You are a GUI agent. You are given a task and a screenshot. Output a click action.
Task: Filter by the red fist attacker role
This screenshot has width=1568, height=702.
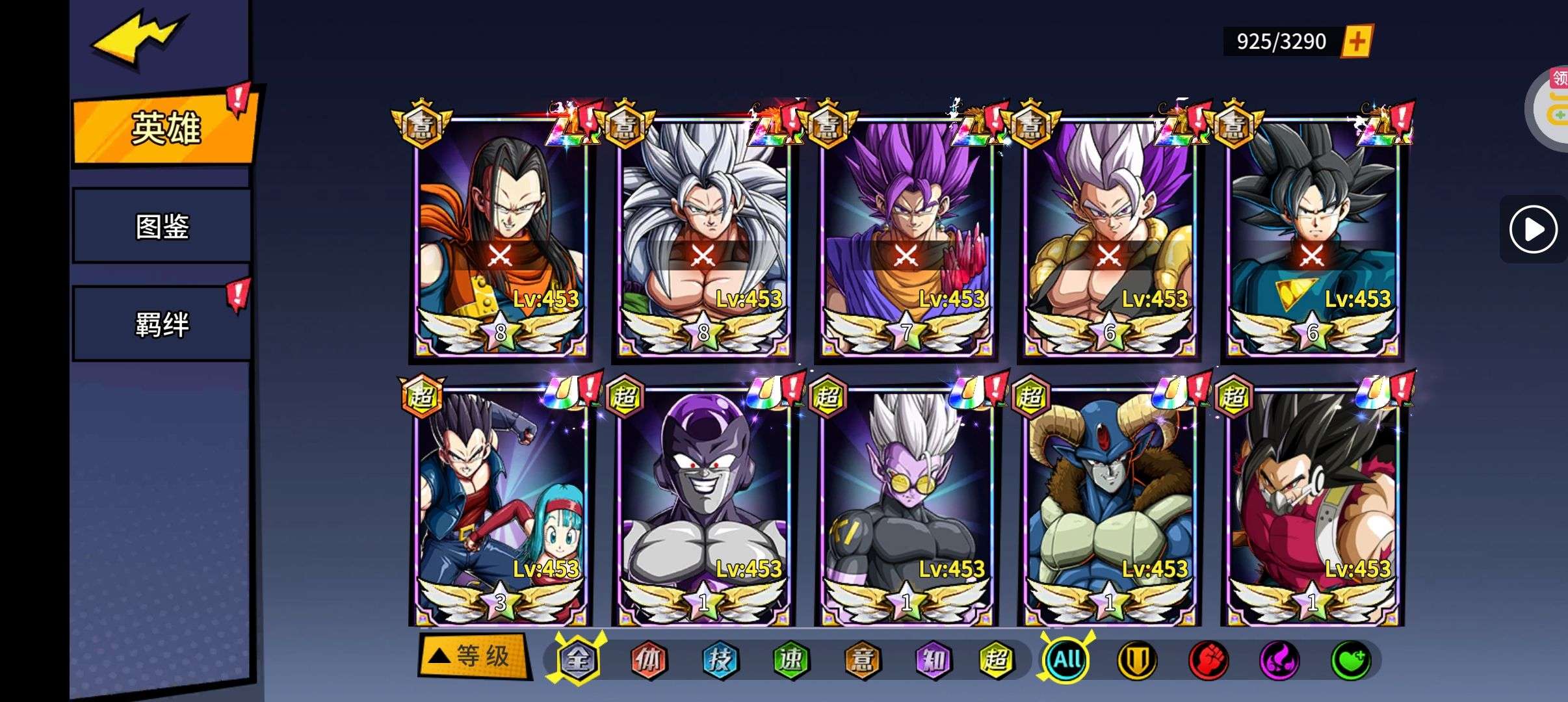click(1208, 660)
